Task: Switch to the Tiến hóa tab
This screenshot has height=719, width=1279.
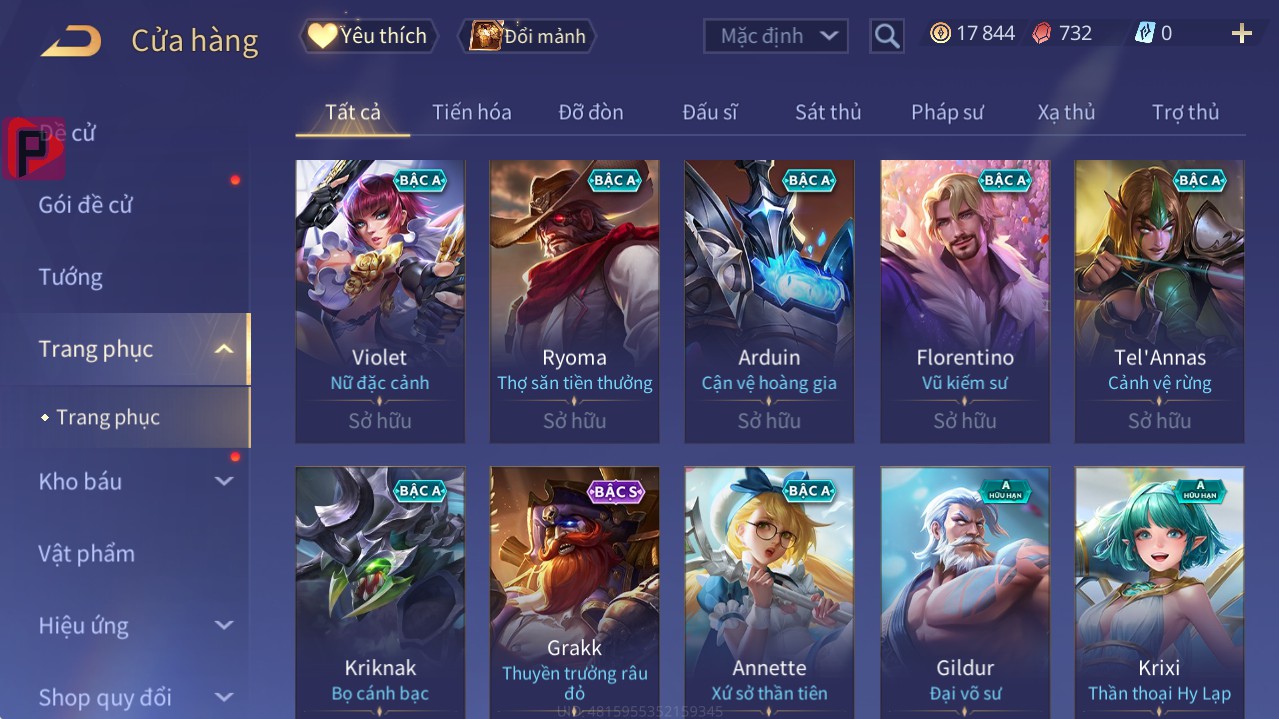Action: tap(471, 112)
